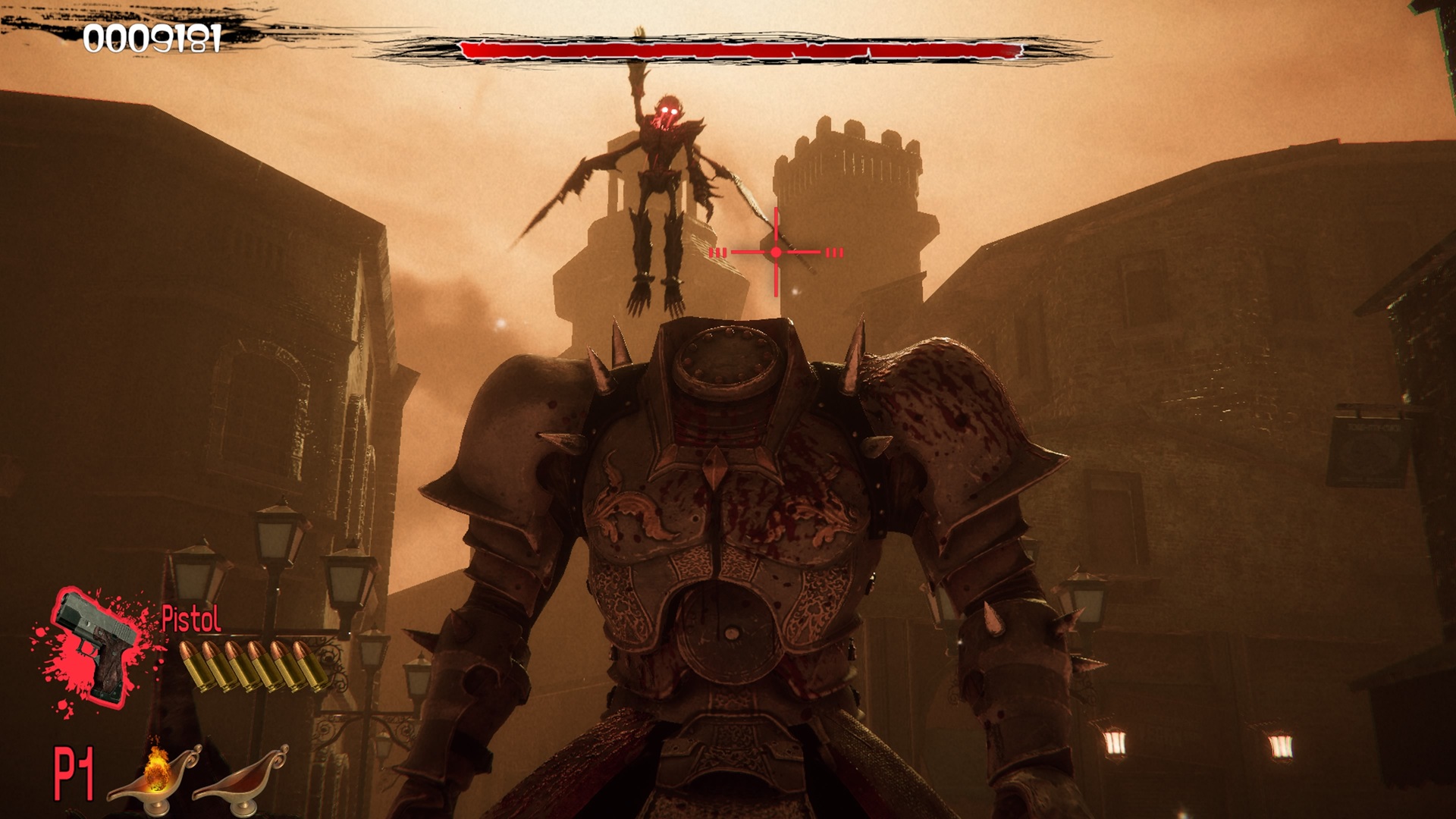Click the oil lamp with the flame

click(x=154, y=773)
